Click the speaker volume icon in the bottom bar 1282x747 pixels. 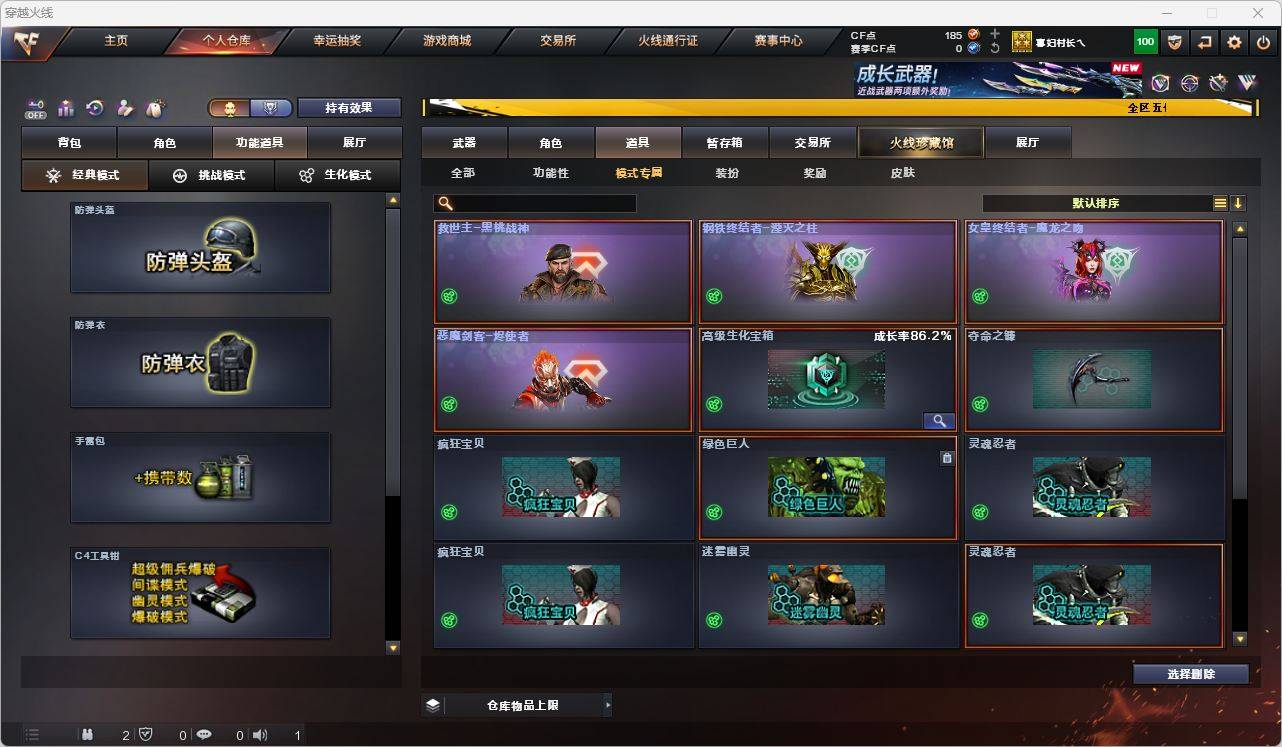(x=258, y=734)
